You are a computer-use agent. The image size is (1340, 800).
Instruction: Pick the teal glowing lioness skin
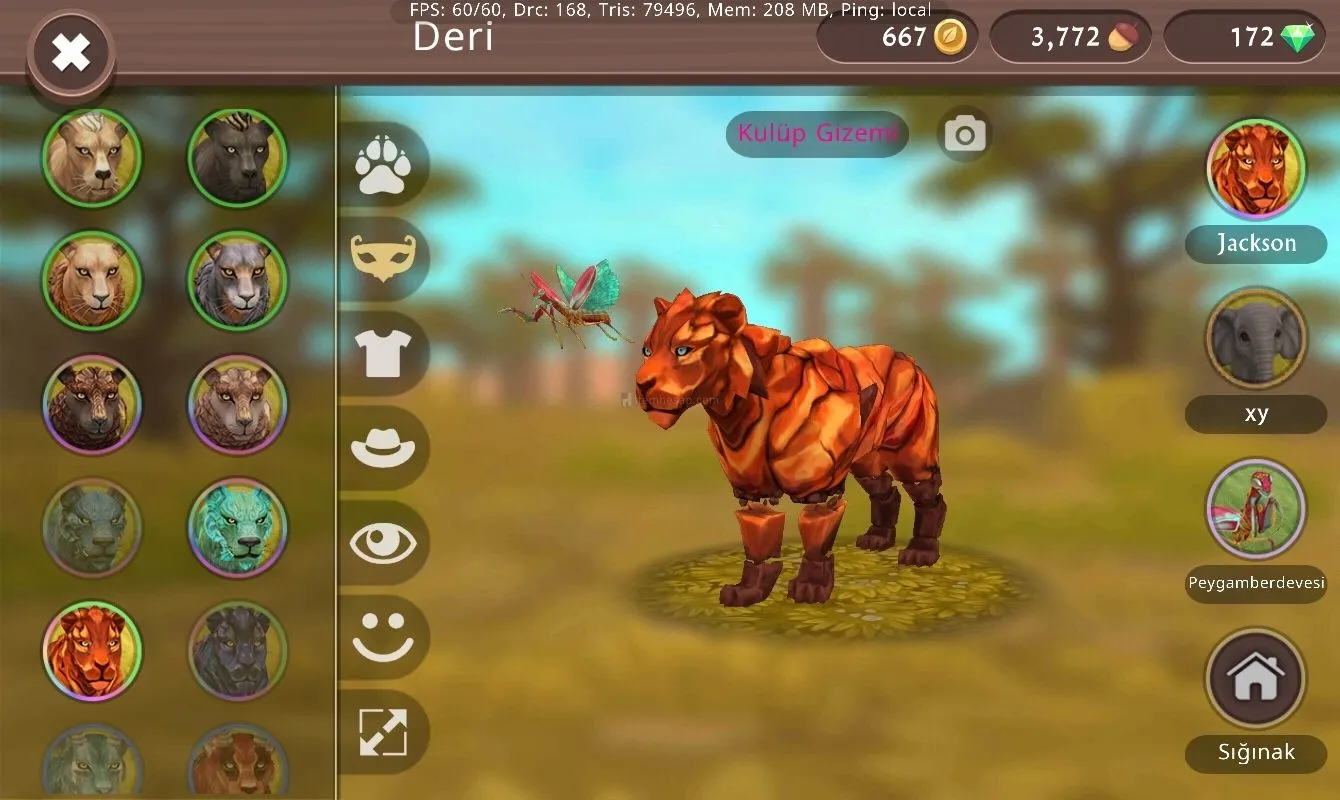(237, 527)
